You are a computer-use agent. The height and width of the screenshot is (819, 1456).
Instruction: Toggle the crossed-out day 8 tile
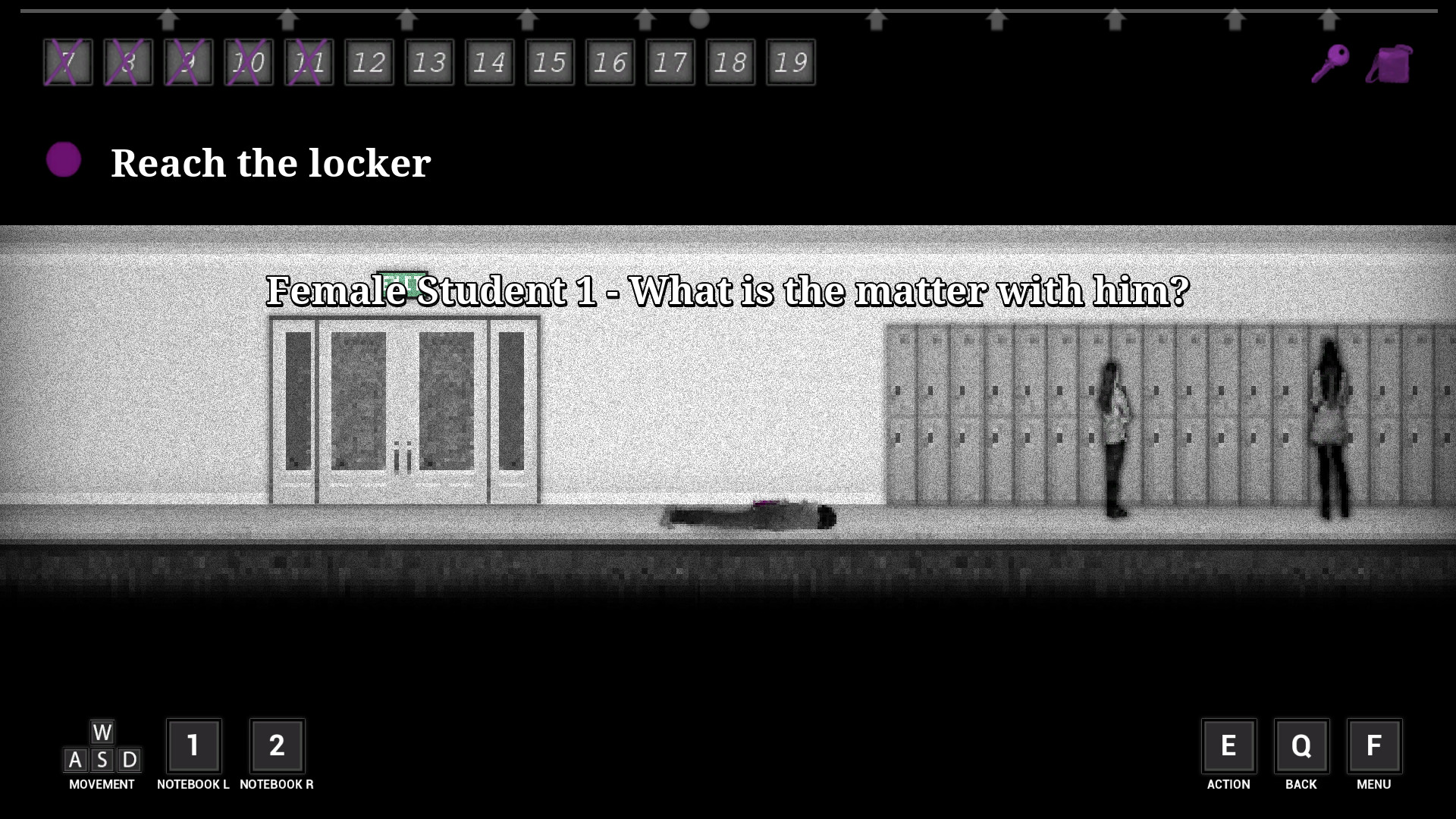click(127, 62)
